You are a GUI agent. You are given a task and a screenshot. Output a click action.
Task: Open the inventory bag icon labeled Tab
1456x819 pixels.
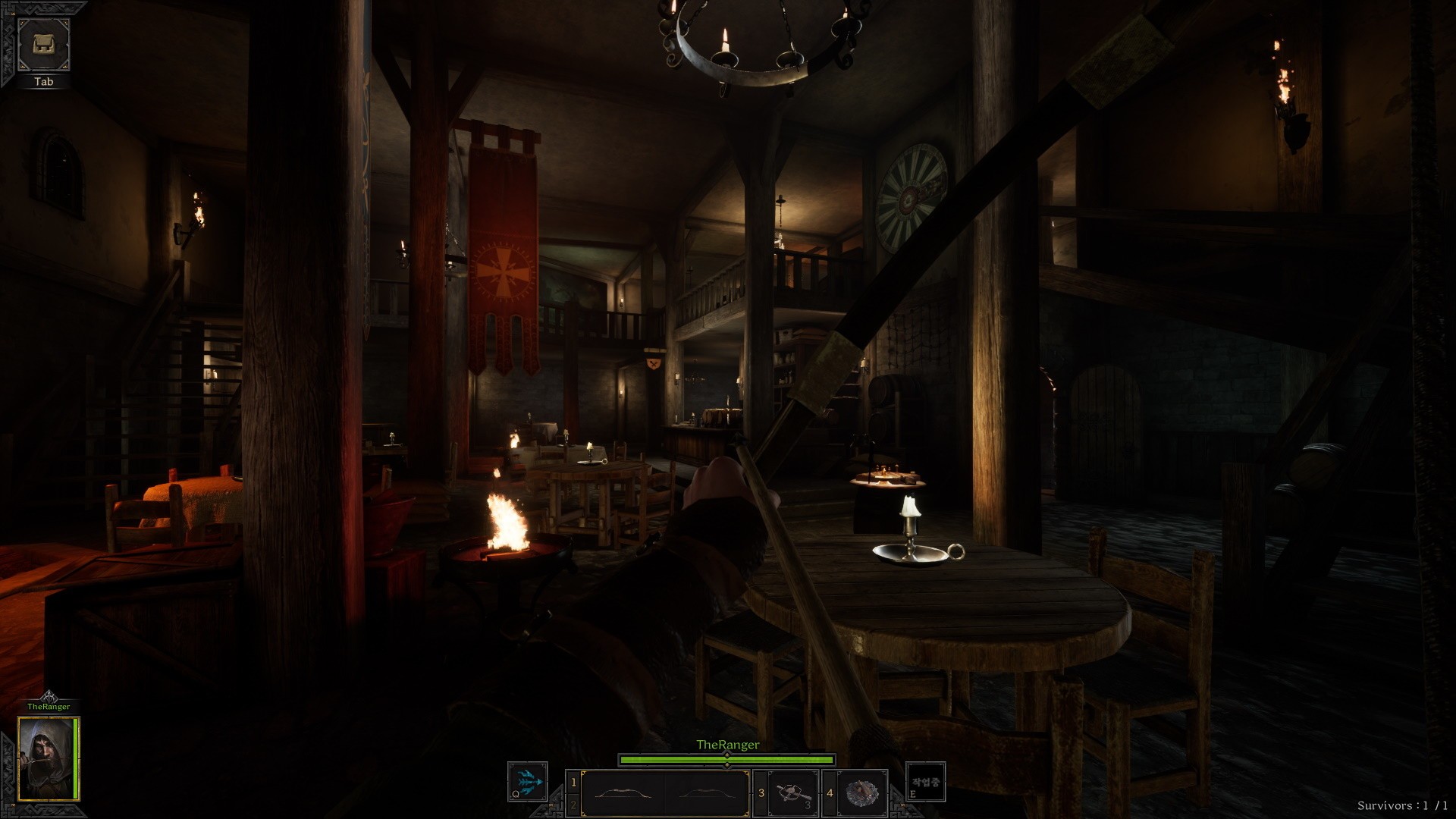[x=43, y=45]
